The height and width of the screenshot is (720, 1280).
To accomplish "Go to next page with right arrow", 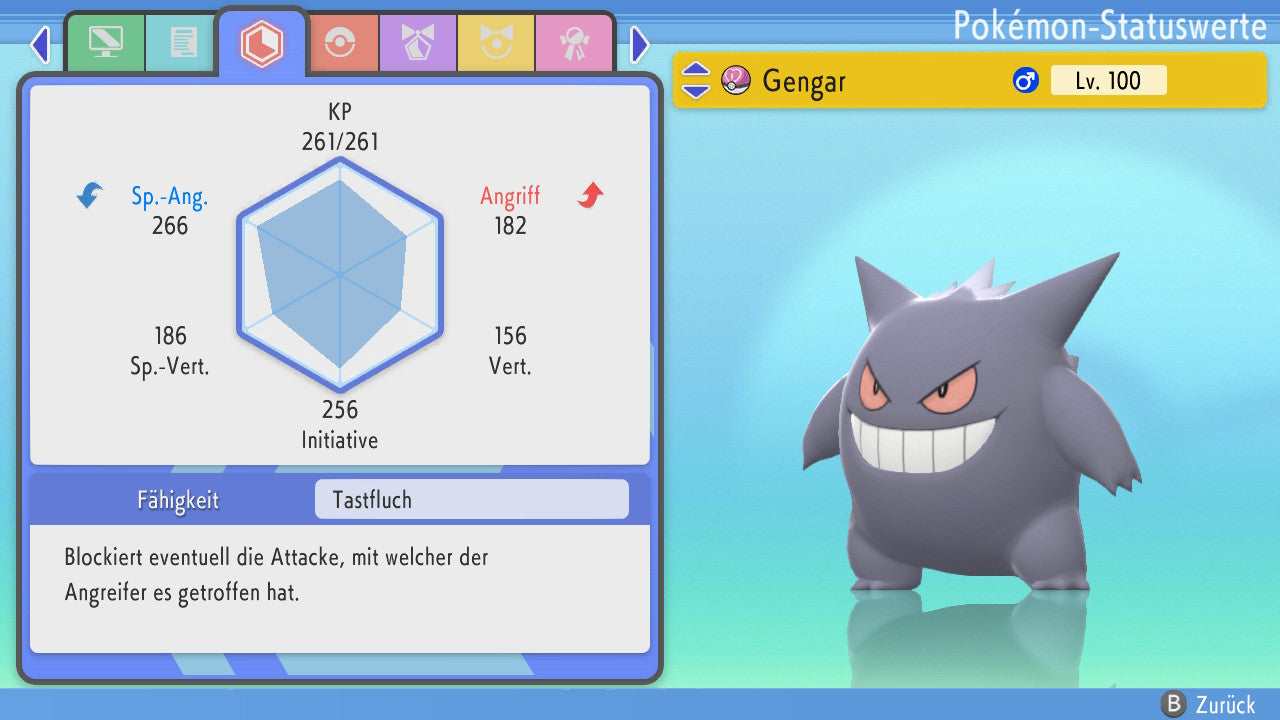I will point(640,44).
